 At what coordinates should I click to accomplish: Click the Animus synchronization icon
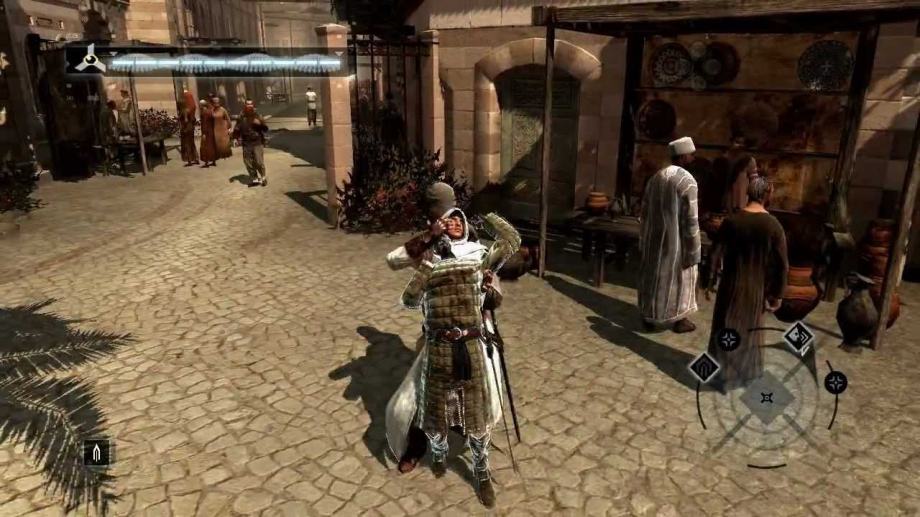[x=87, y=59]
